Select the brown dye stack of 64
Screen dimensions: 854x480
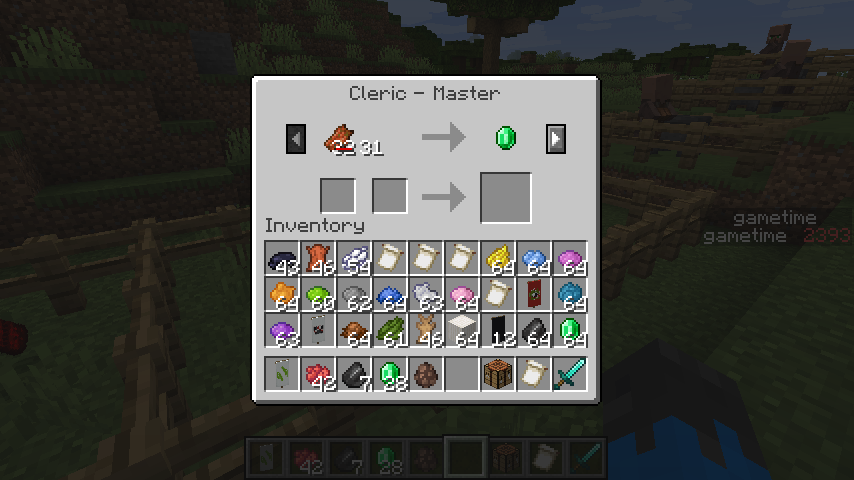pos(354,331)
